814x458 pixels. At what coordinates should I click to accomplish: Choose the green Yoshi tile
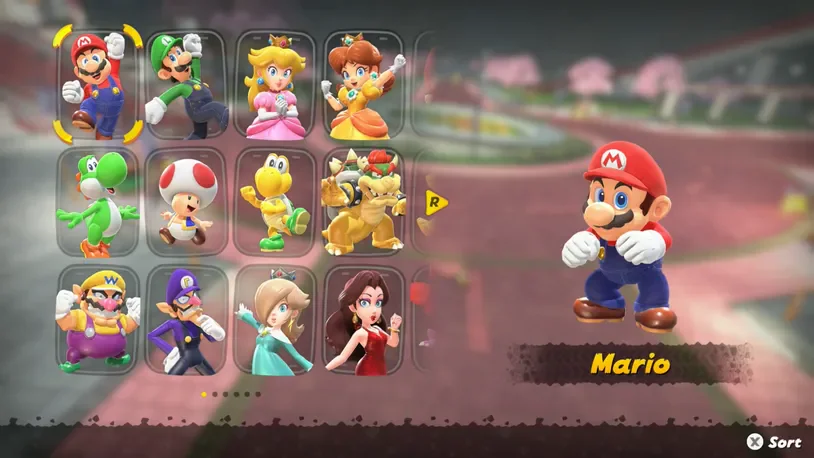pos(98,203)
